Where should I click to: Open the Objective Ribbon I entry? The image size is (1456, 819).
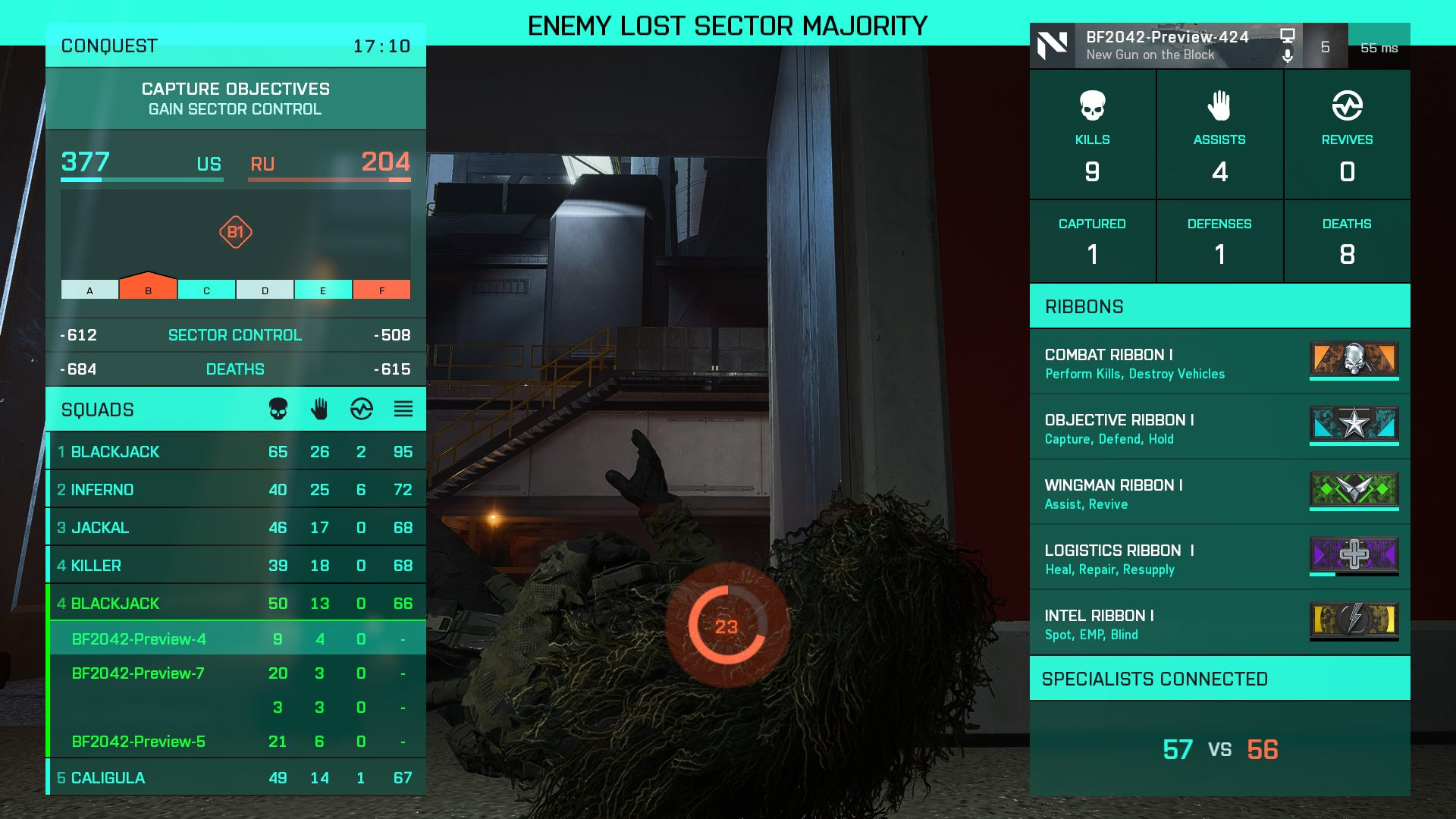click(x=1219, y=428)
